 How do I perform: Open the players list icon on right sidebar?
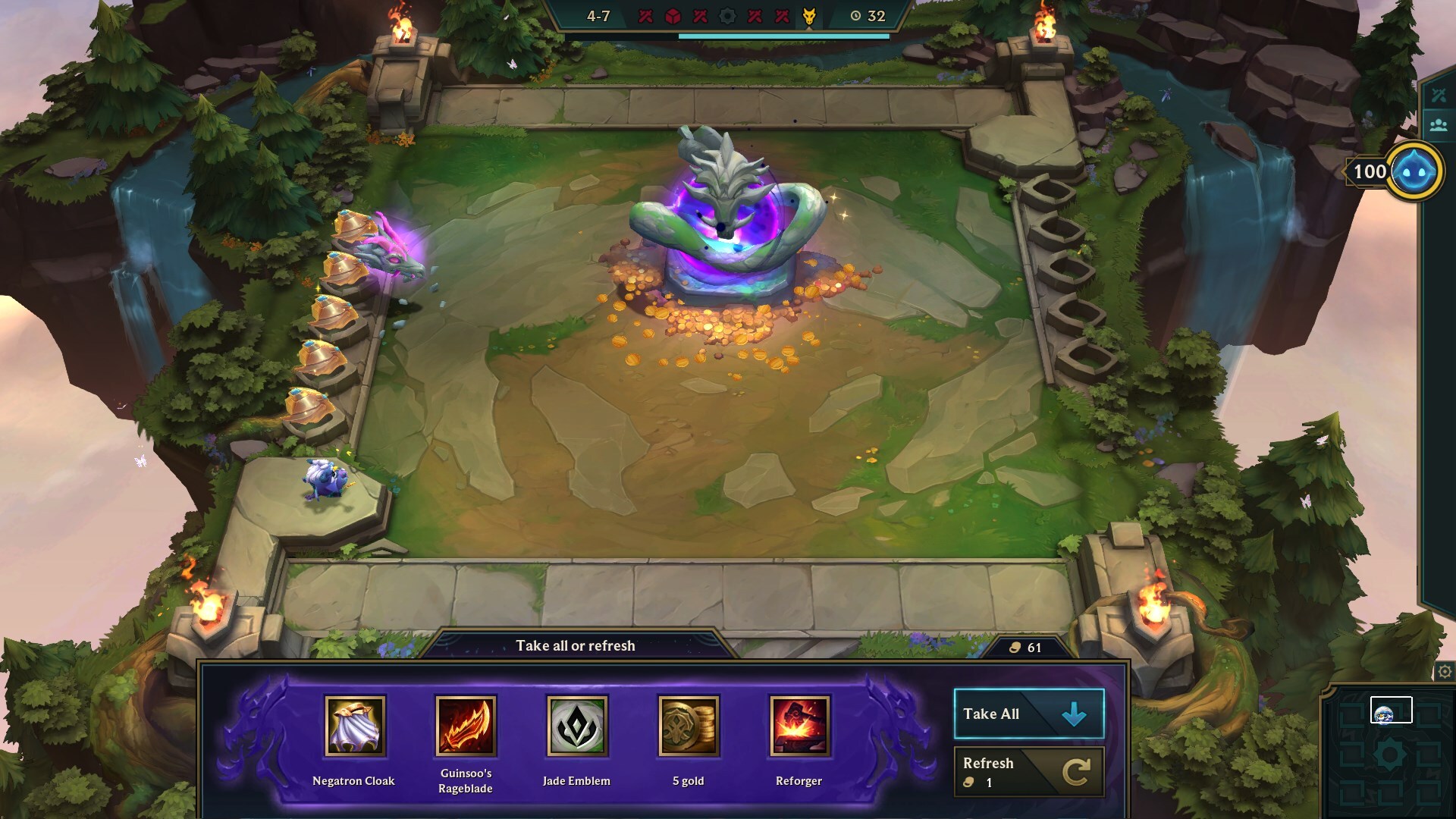1439,124
